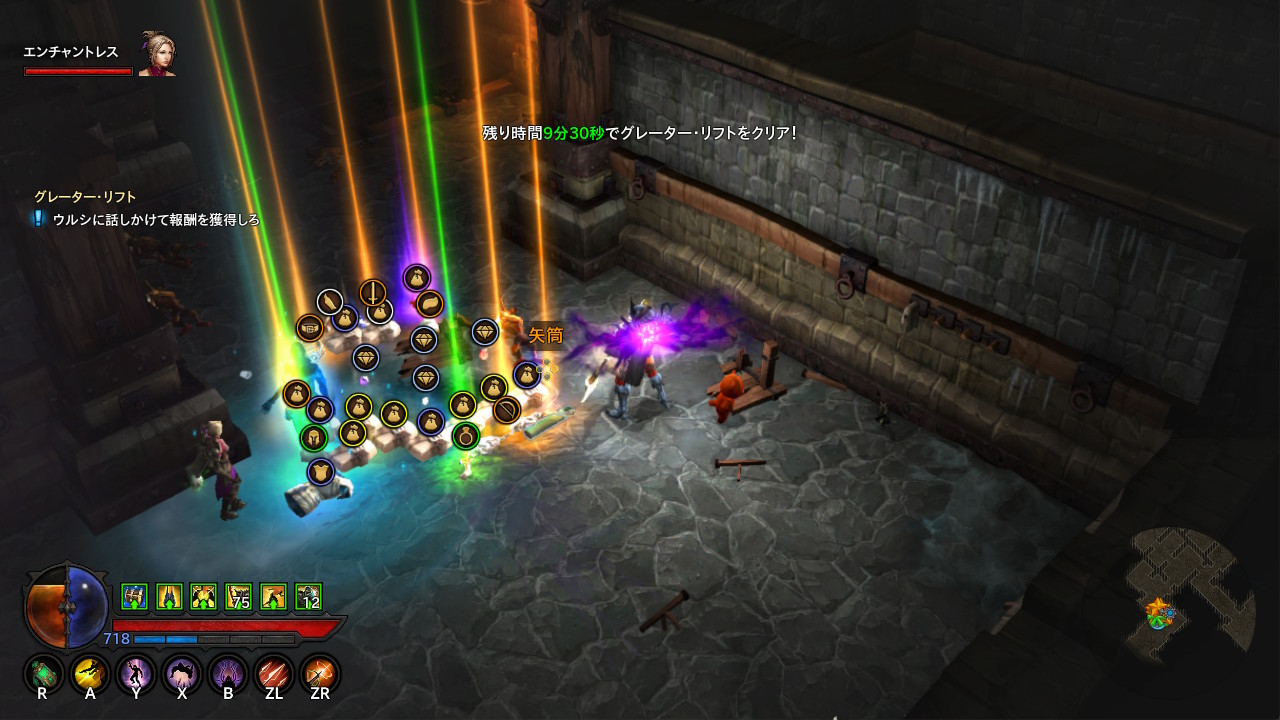Select the 矢筒 quiver item label
This screenshot has width=1280, height=720.
click(546, 335)
